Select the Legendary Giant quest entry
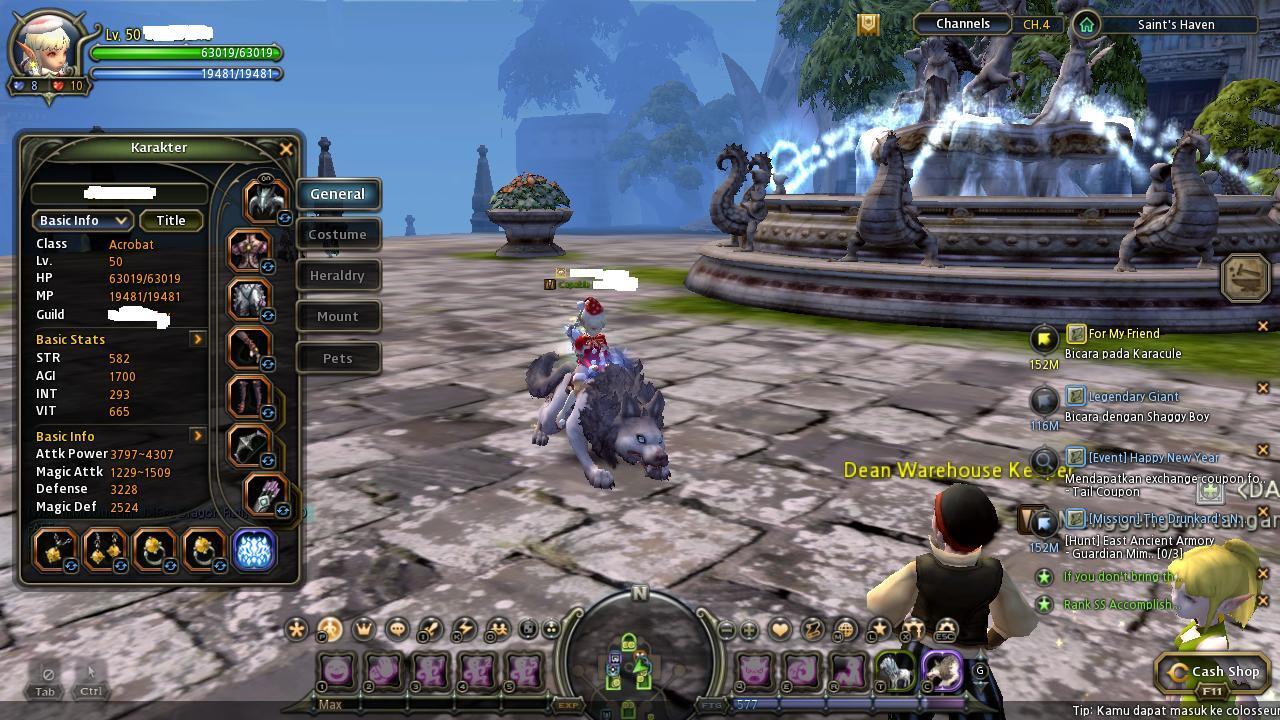The width and height of the screenshot is (1280, 720). [x=1133, y=397]
